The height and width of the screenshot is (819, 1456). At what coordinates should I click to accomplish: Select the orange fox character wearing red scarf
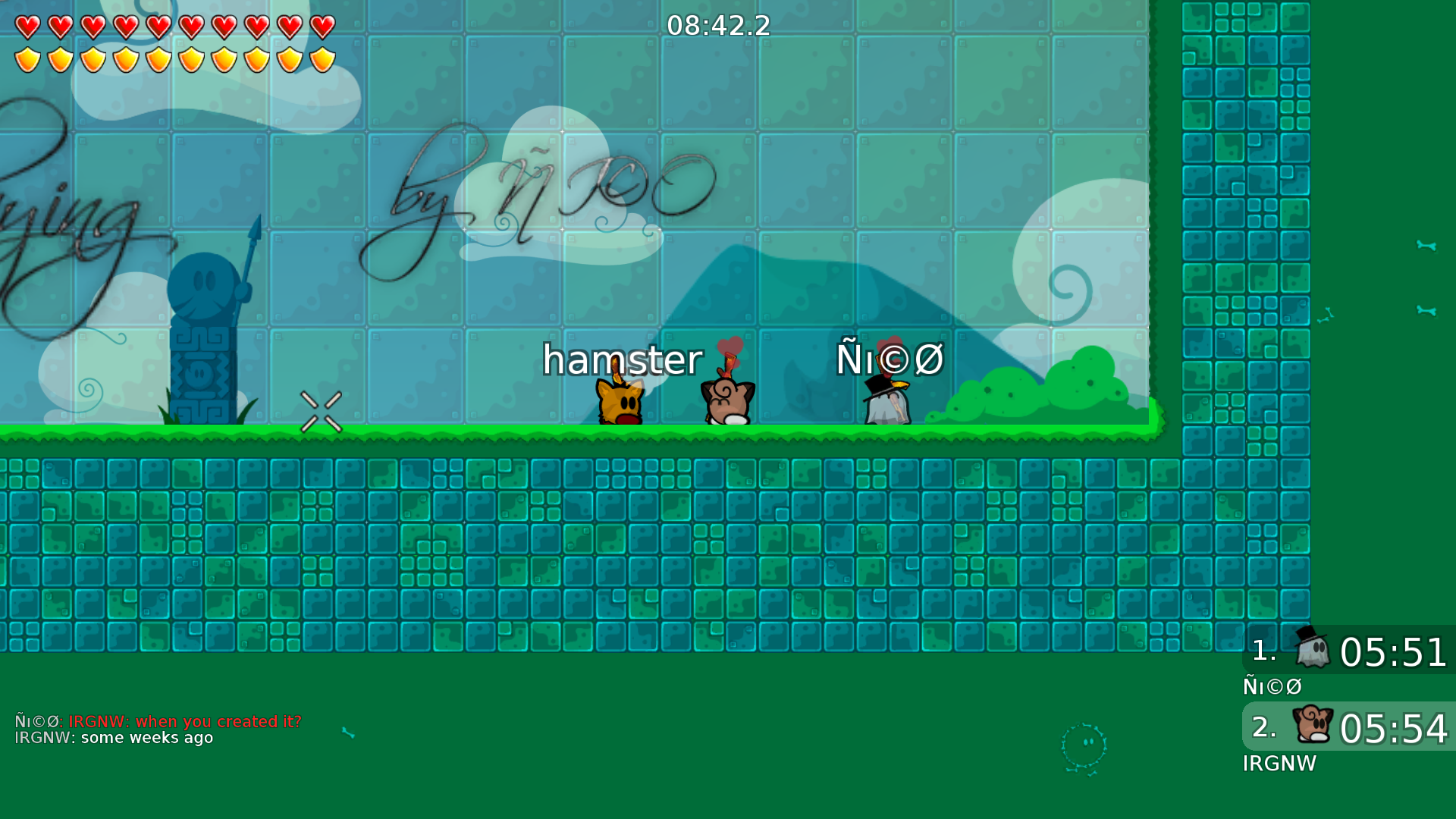pos(620,402)
